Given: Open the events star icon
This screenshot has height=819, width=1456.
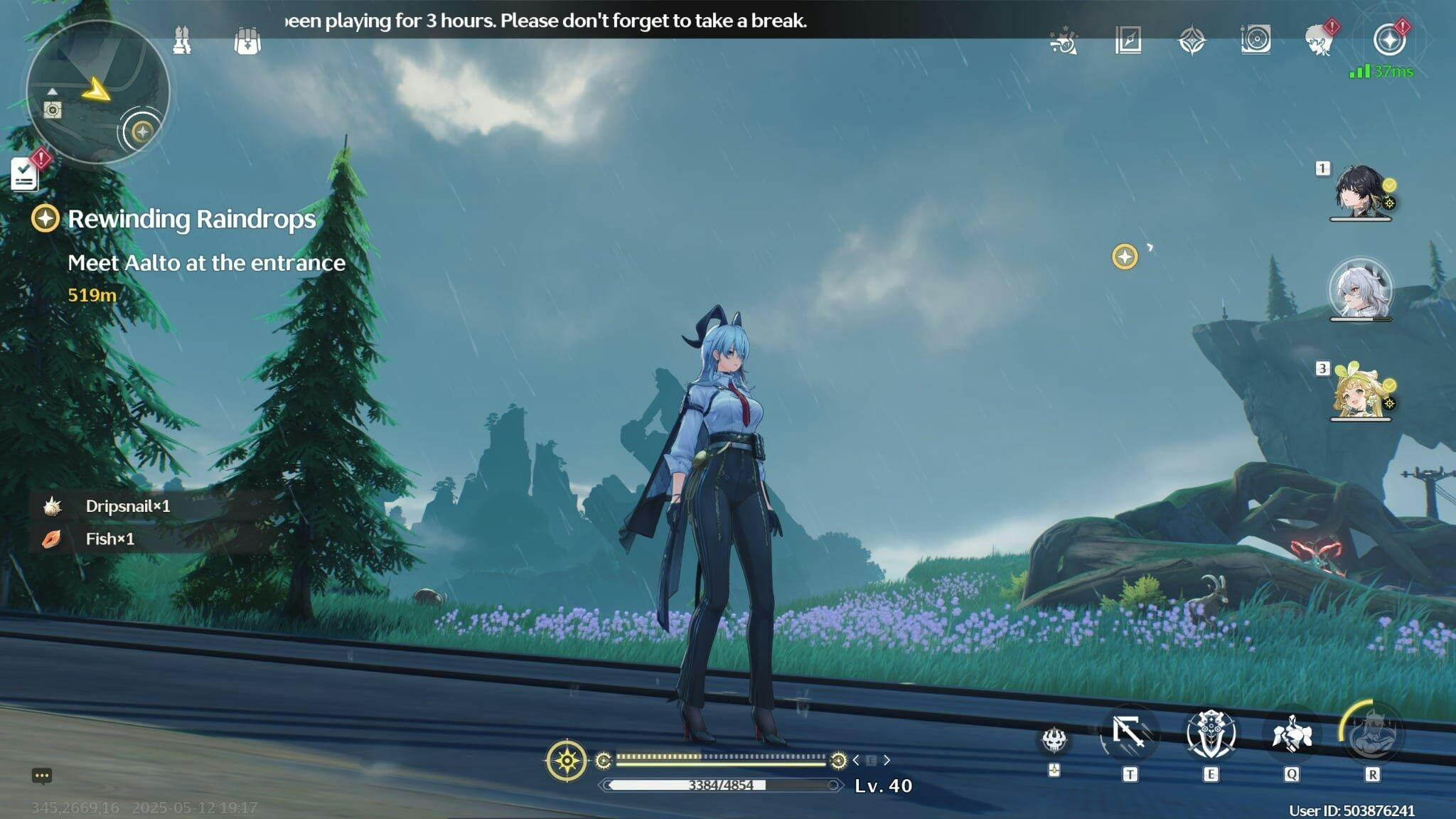Looking at the screenshot, I should (1064, 41).
